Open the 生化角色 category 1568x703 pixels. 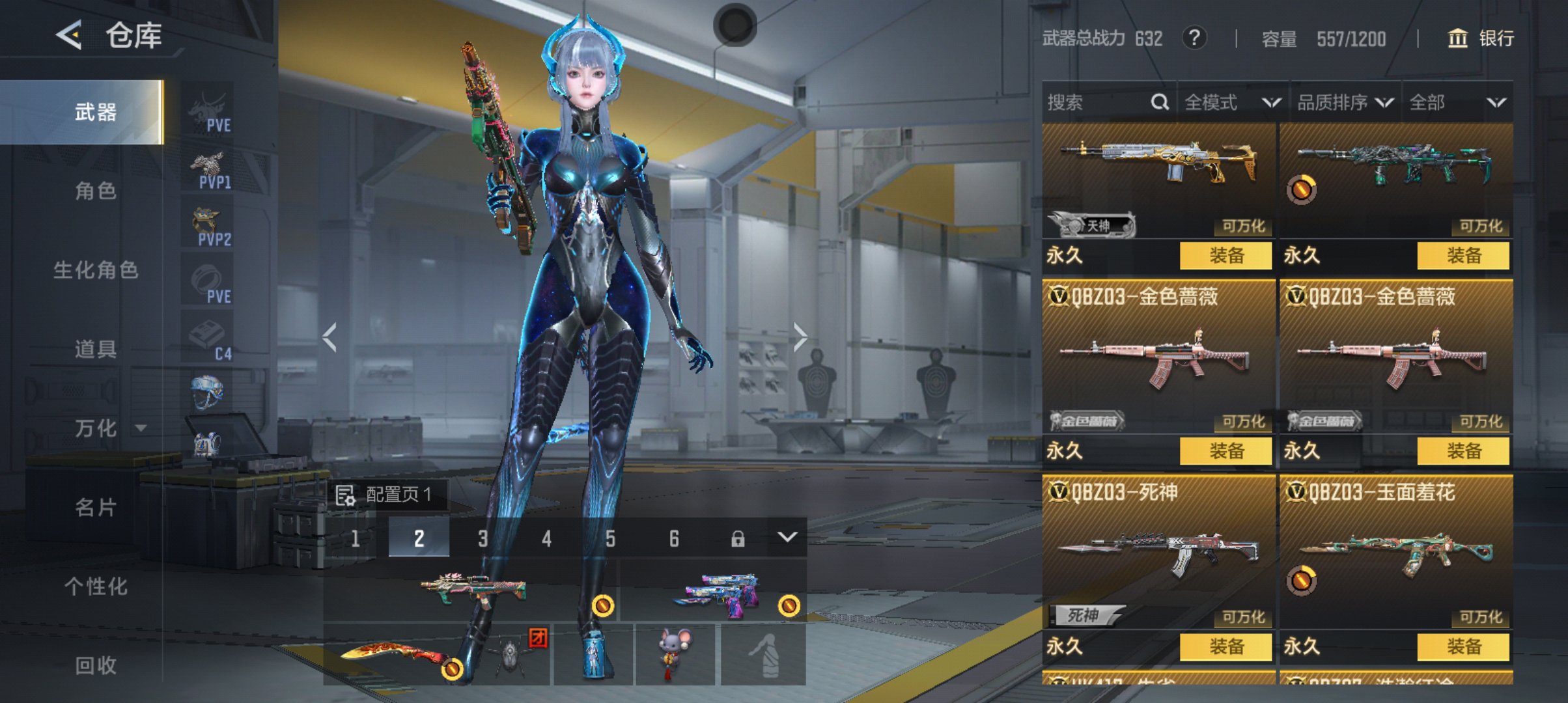96,270
